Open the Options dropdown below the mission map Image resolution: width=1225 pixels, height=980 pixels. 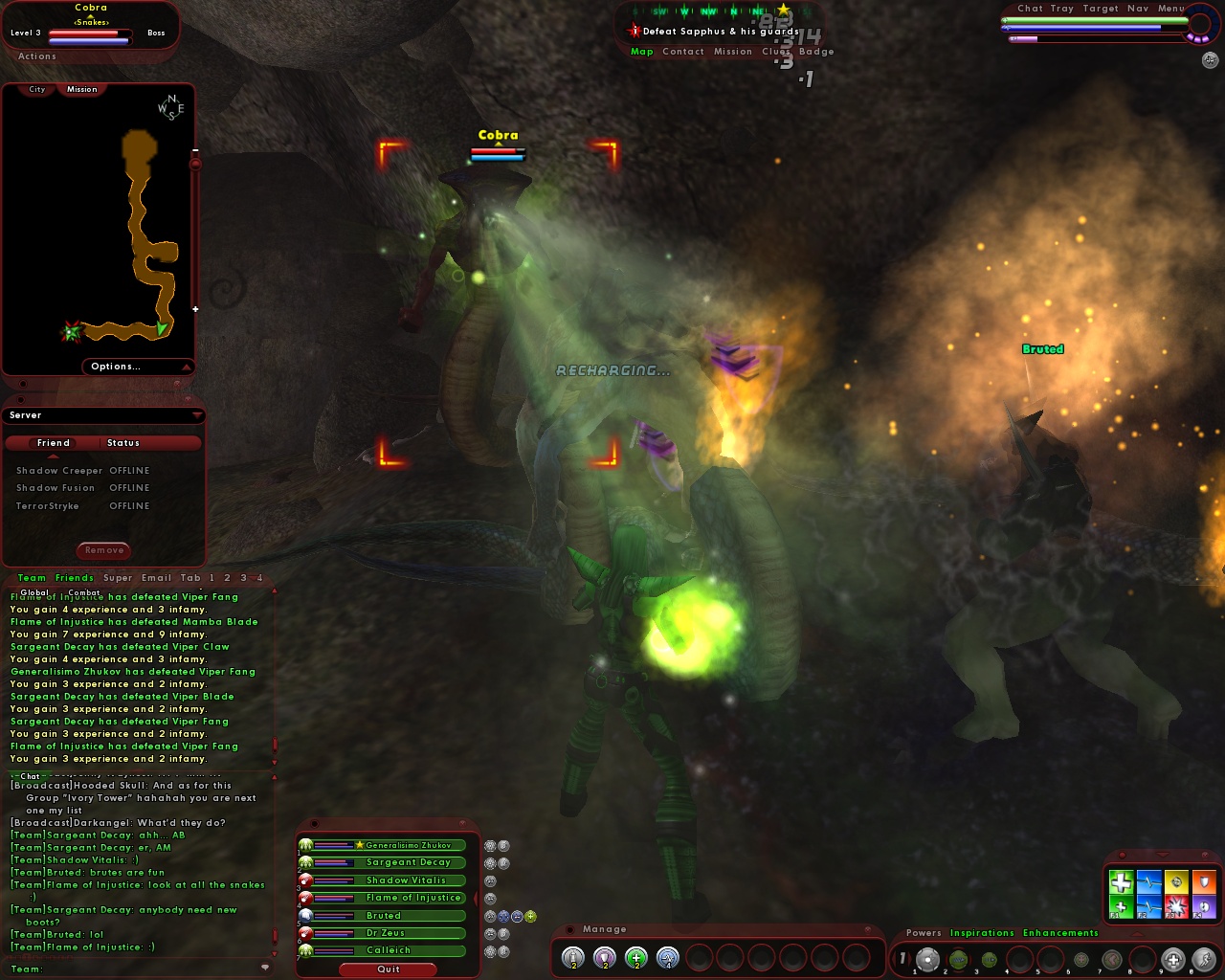pyautogui.click(x=117, y=367)
